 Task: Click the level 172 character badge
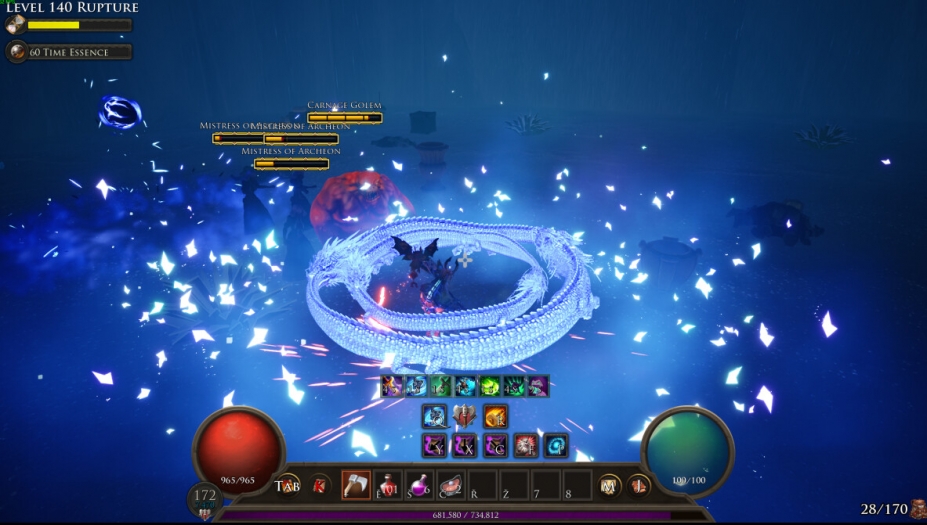(204, 497)
